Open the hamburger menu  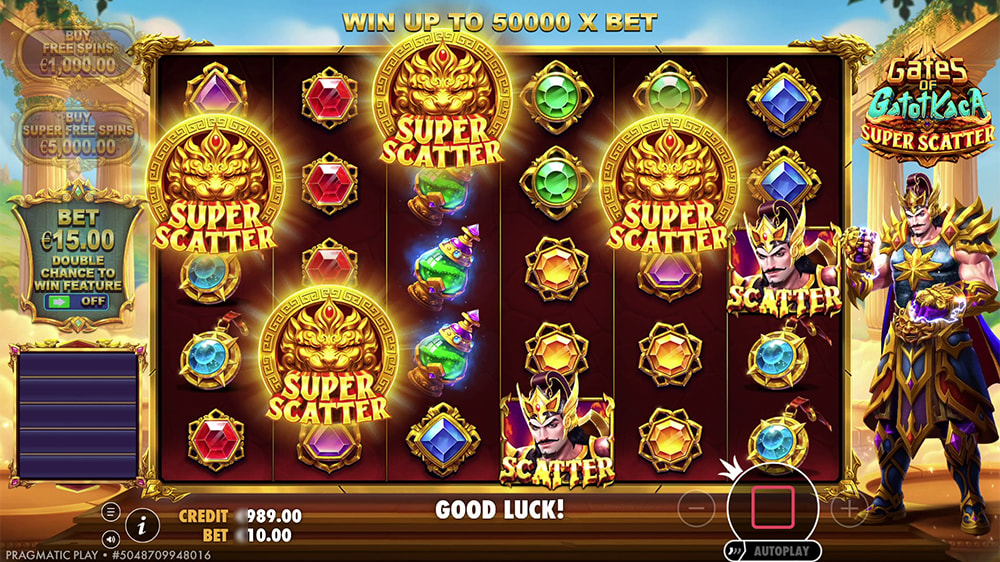[x=111, y=512]
